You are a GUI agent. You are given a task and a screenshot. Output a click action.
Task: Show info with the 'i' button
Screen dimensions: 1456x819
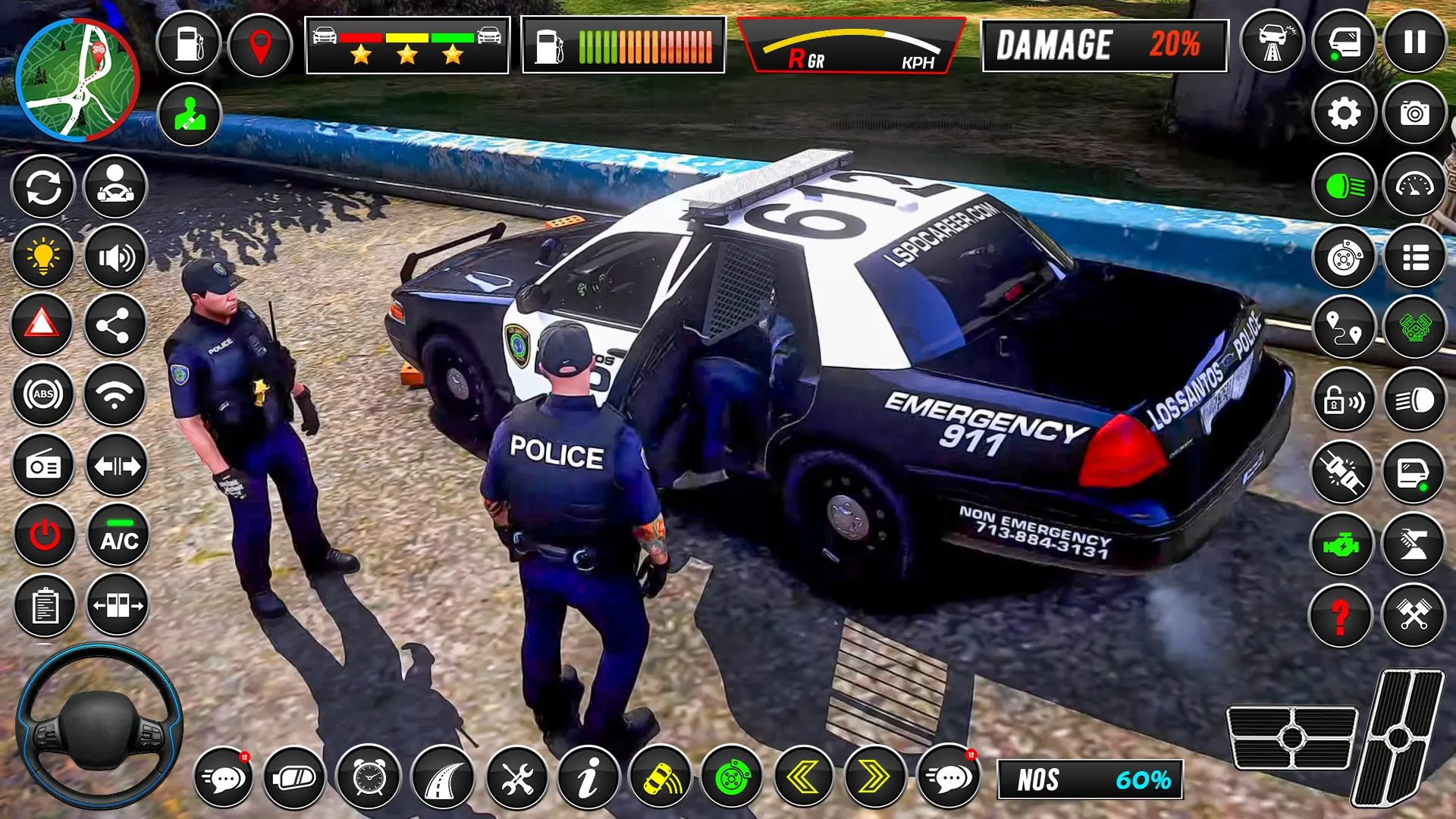pos(588,777)
